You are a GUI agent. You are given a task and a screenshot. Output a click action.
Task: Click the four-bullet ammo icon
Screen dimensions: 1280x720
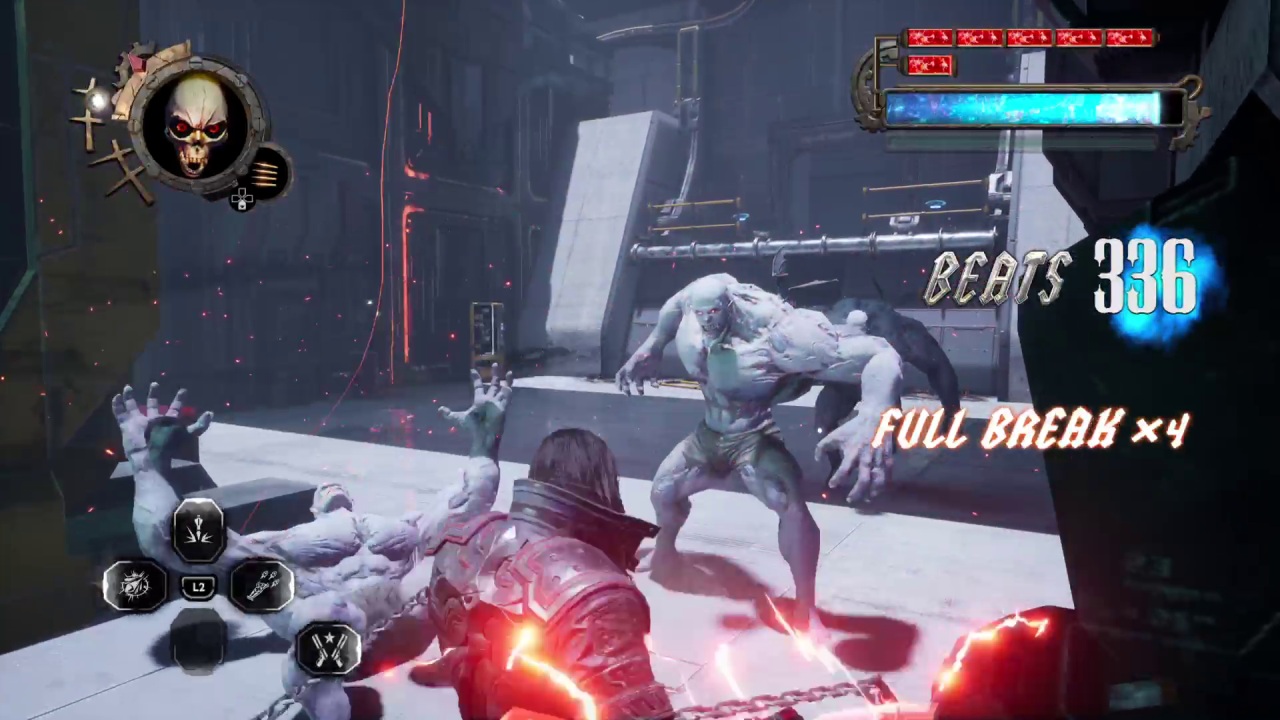pyautogui.click(x=265, y=174)
